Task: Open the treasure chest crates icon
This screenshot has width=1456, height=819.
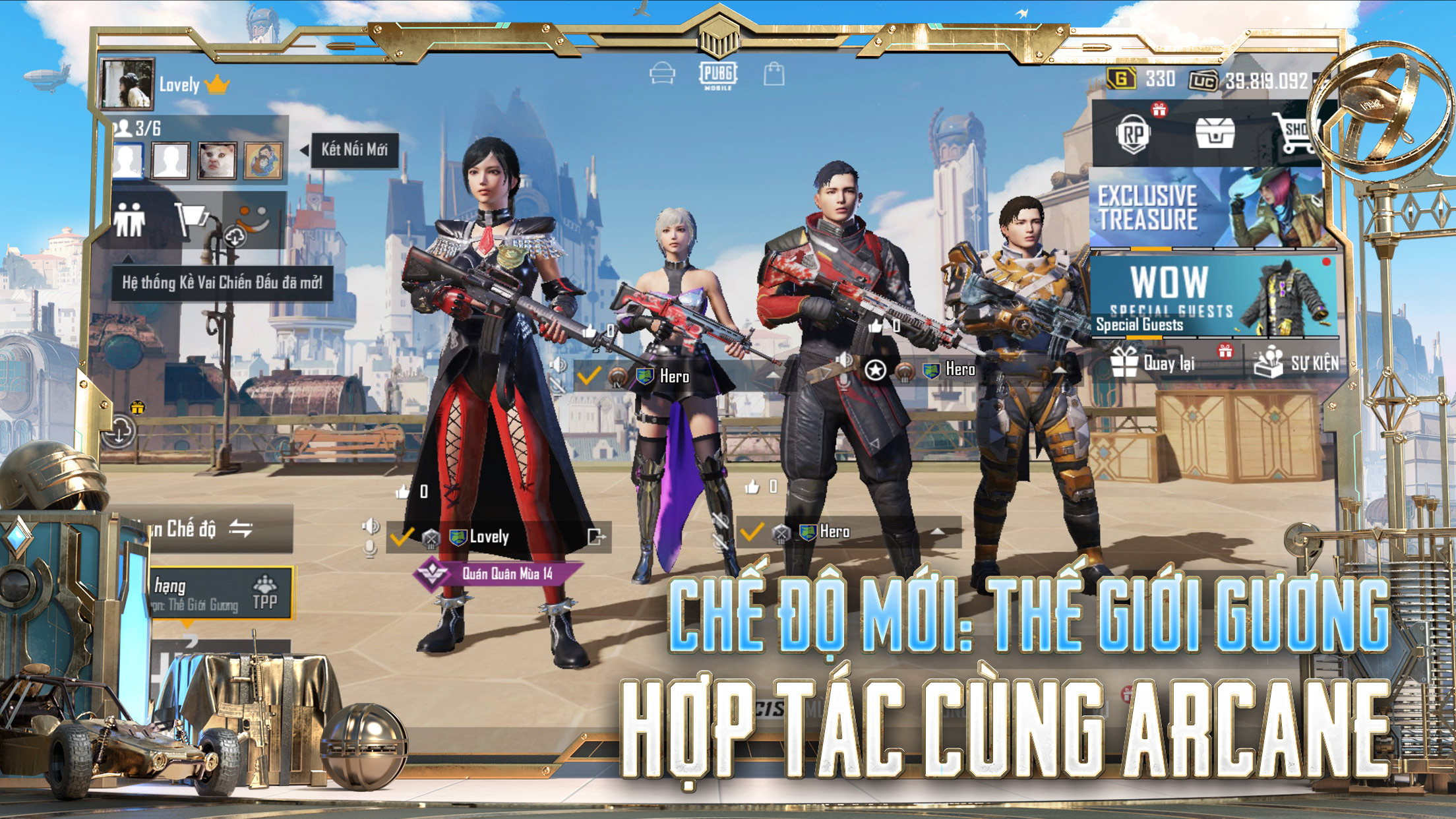Action: pyautogui.click(x=1215, y=135)
